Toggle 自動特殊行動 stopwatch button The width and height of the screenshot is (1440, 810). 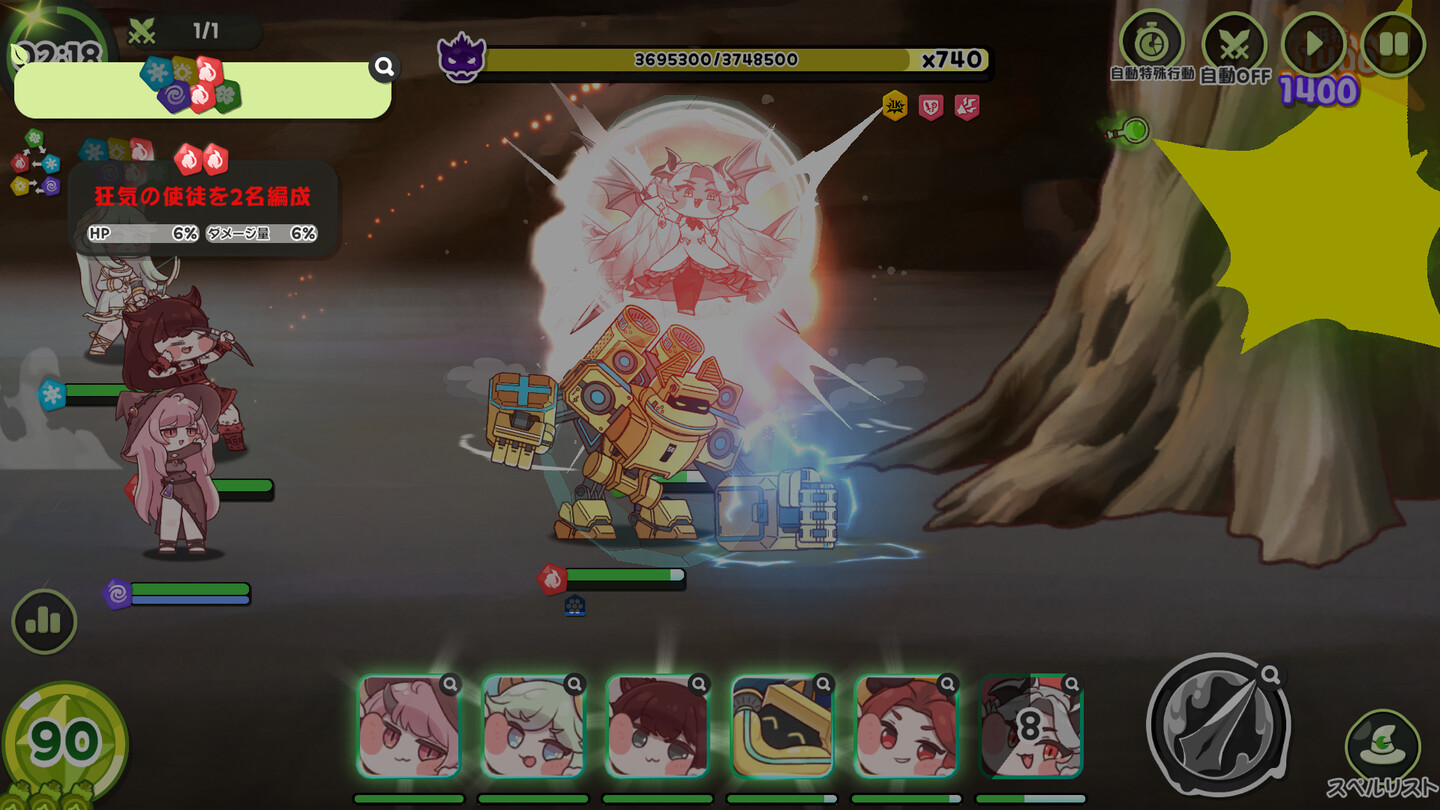pyautogui.click(x=1152, y=42)
